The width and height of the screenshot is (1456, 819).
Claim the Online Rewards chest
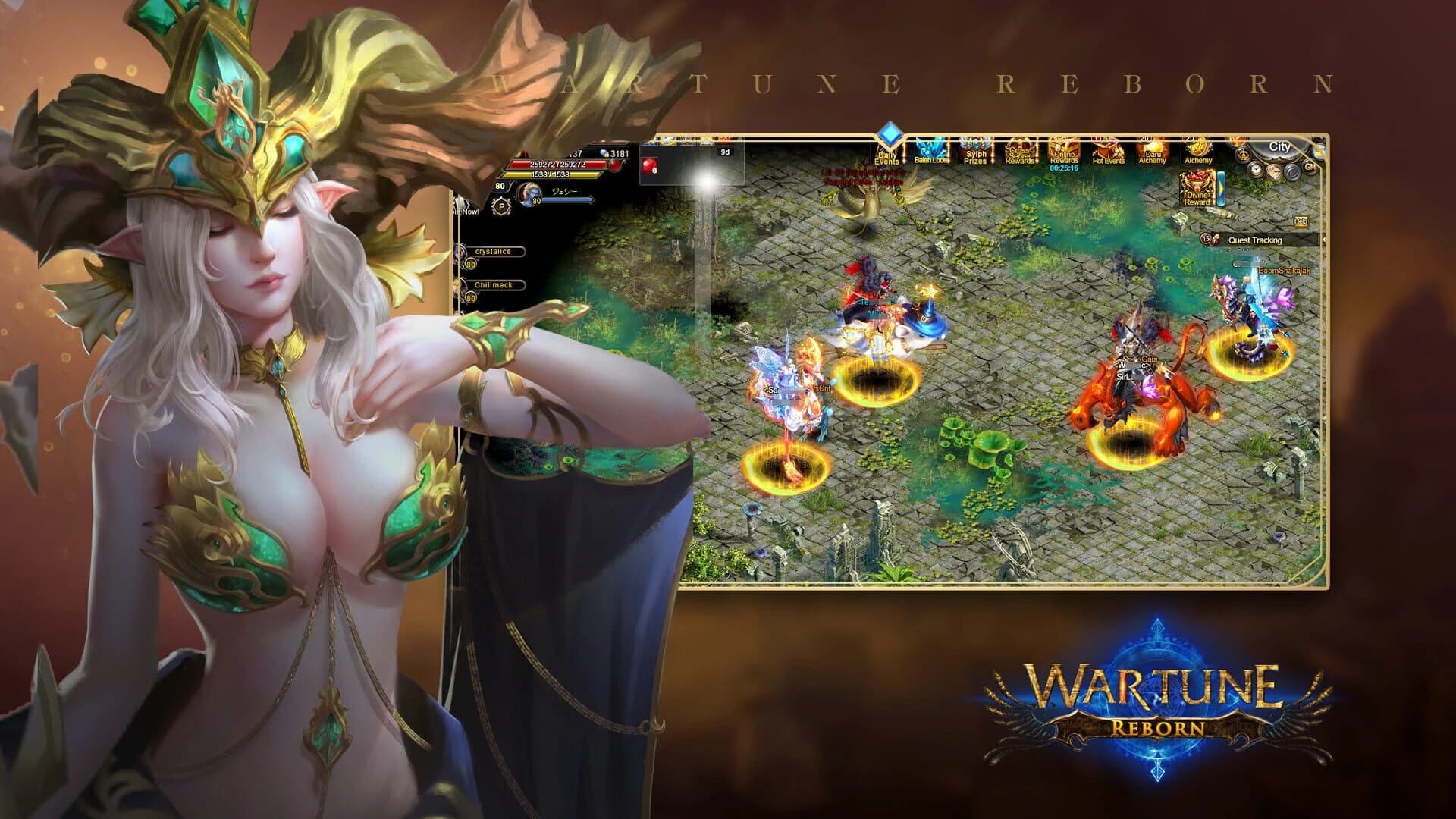[1065, 150]
